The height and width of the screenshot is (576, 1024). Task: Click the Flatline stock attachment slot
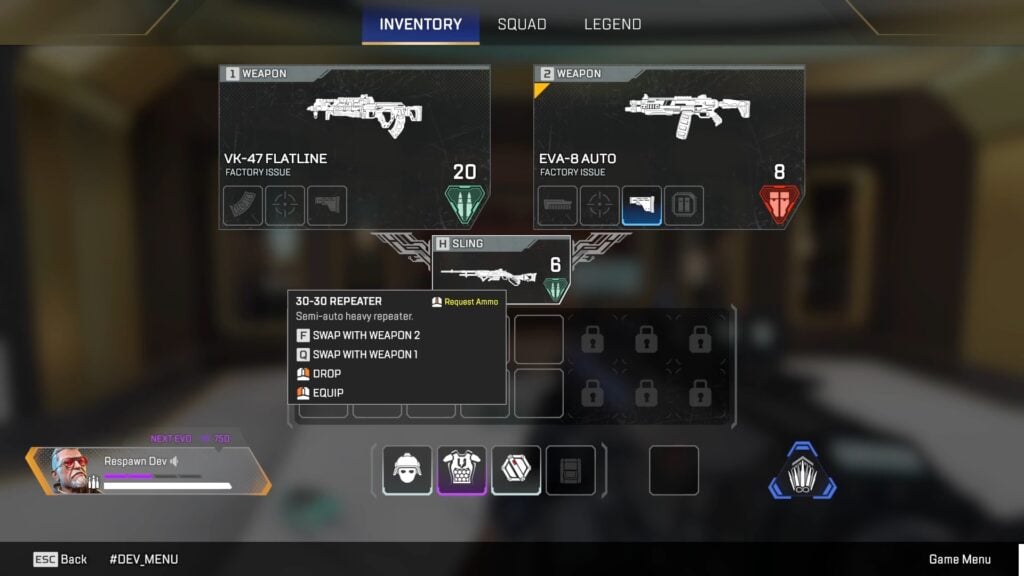point(327,206)
